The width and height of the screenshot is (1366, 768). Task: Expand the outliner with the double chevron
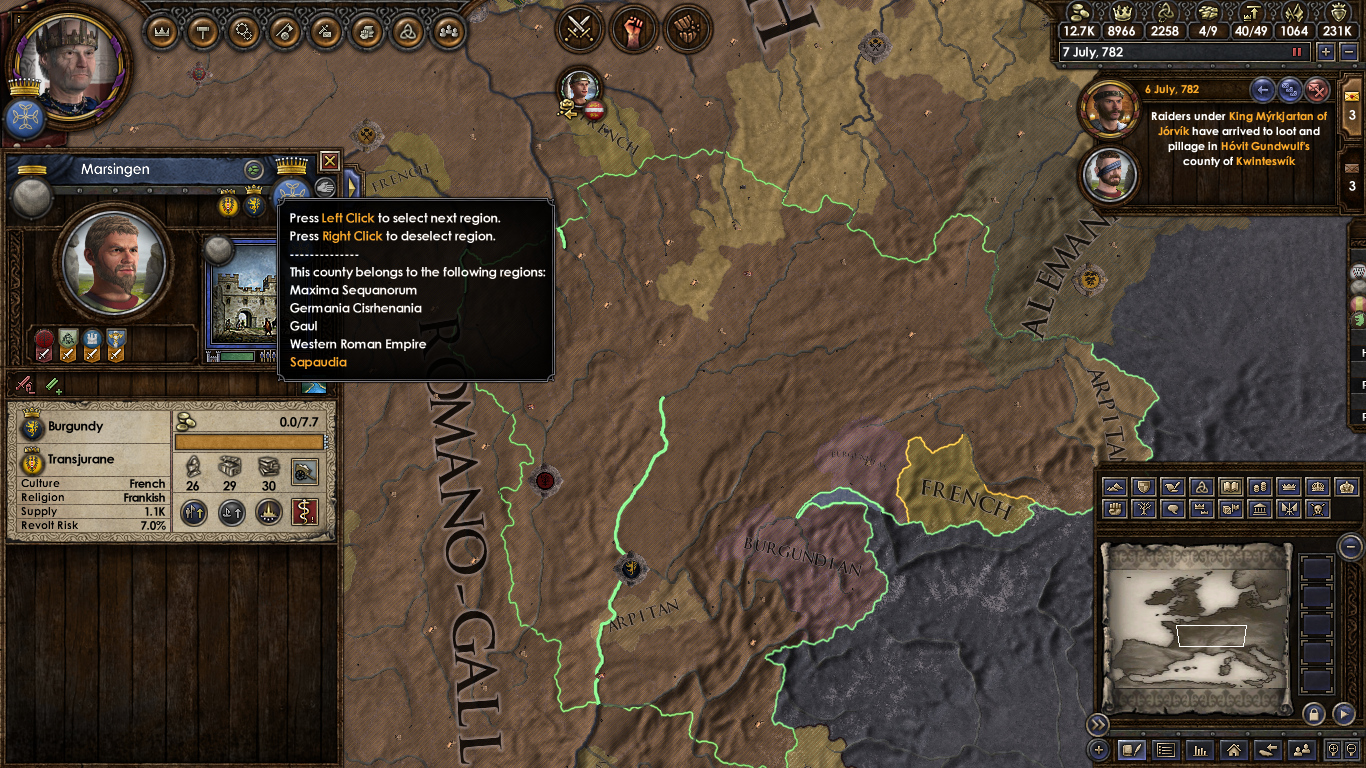click(1099, 723)
